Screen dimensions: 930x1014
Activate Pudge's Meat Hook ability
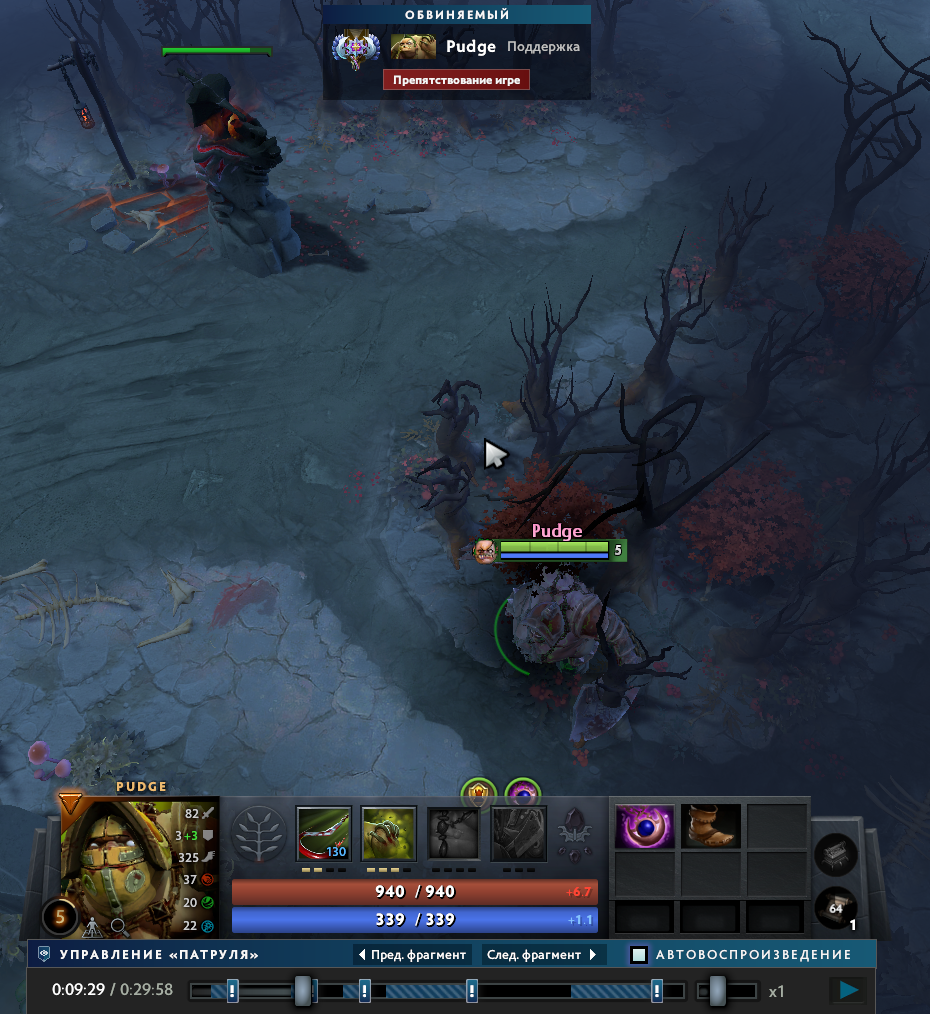coord(324,834)
